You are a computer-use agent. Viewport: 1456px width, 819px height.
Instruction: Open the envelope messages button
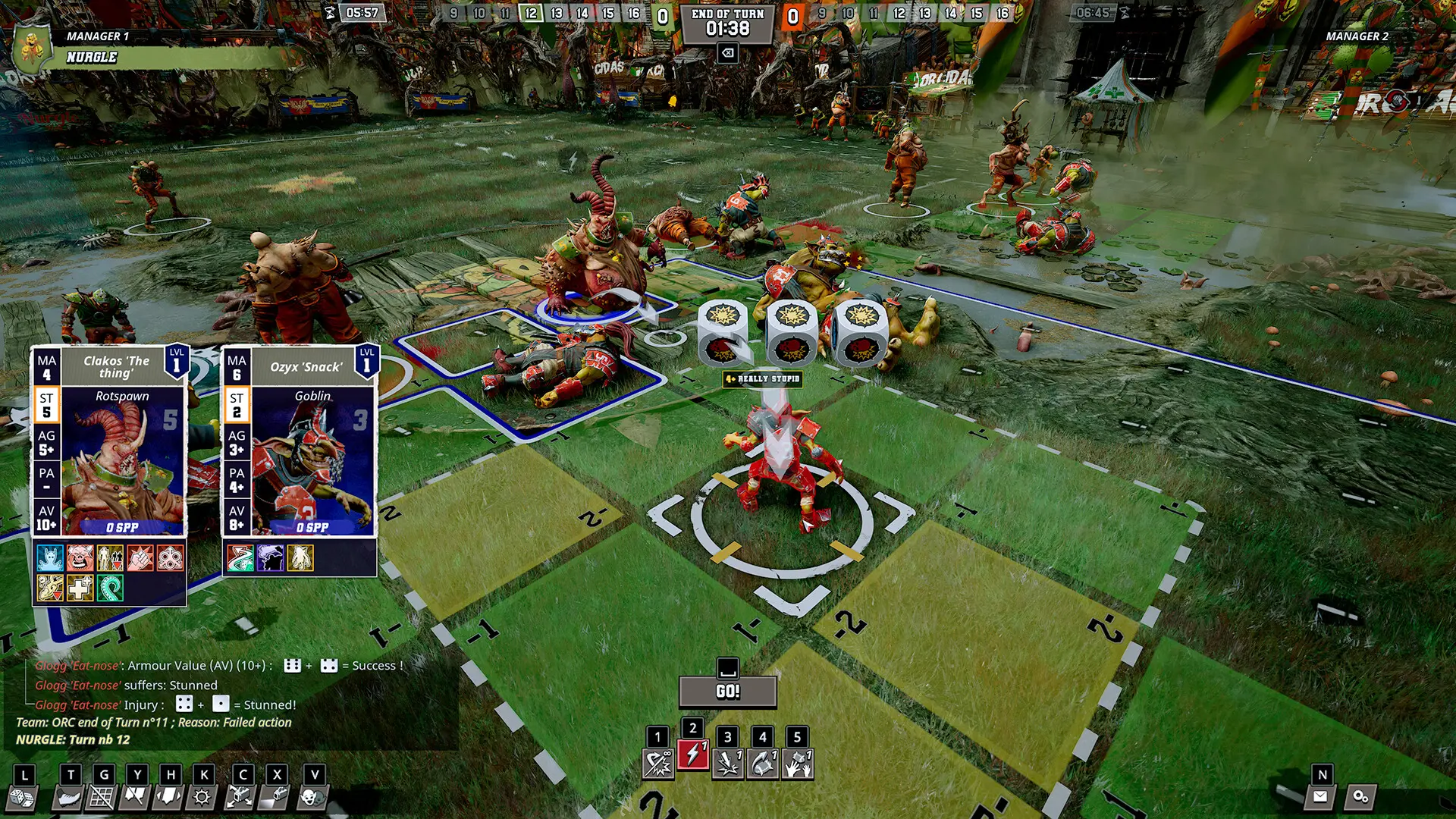coord(1320,796)
